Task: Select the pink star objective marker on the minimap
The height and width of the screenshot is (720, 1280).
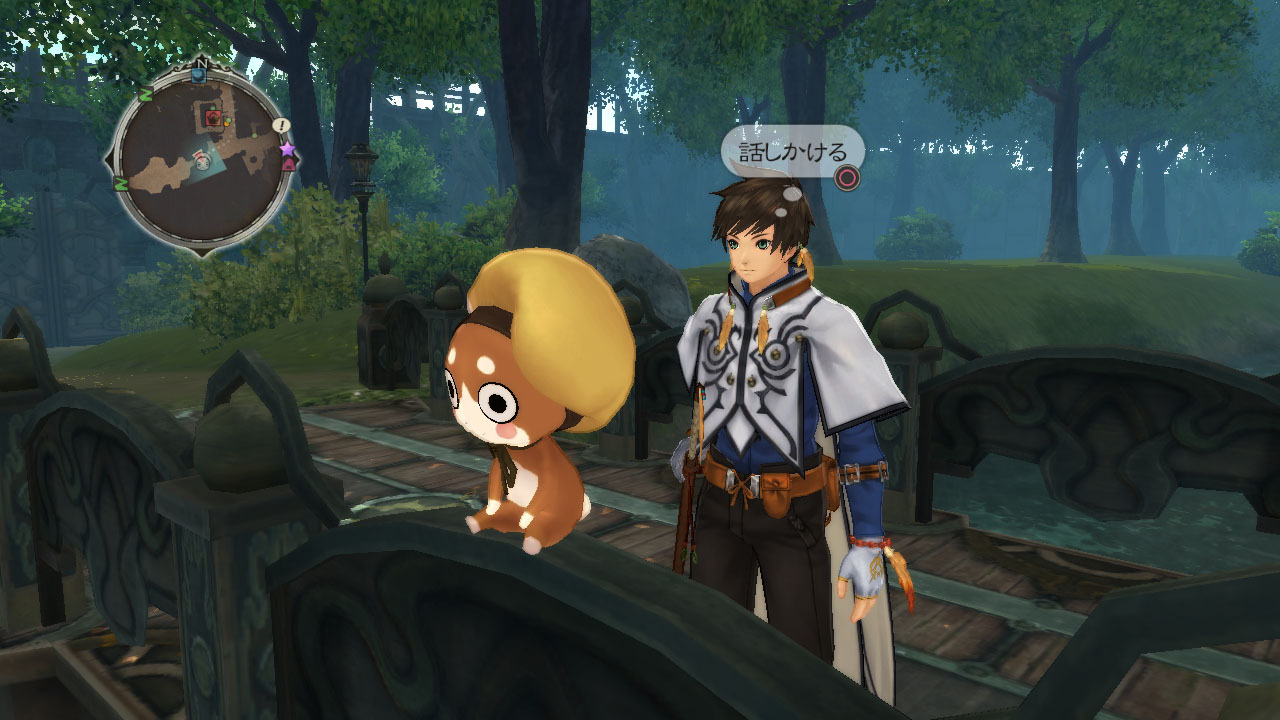Action: tap(289, 149)
